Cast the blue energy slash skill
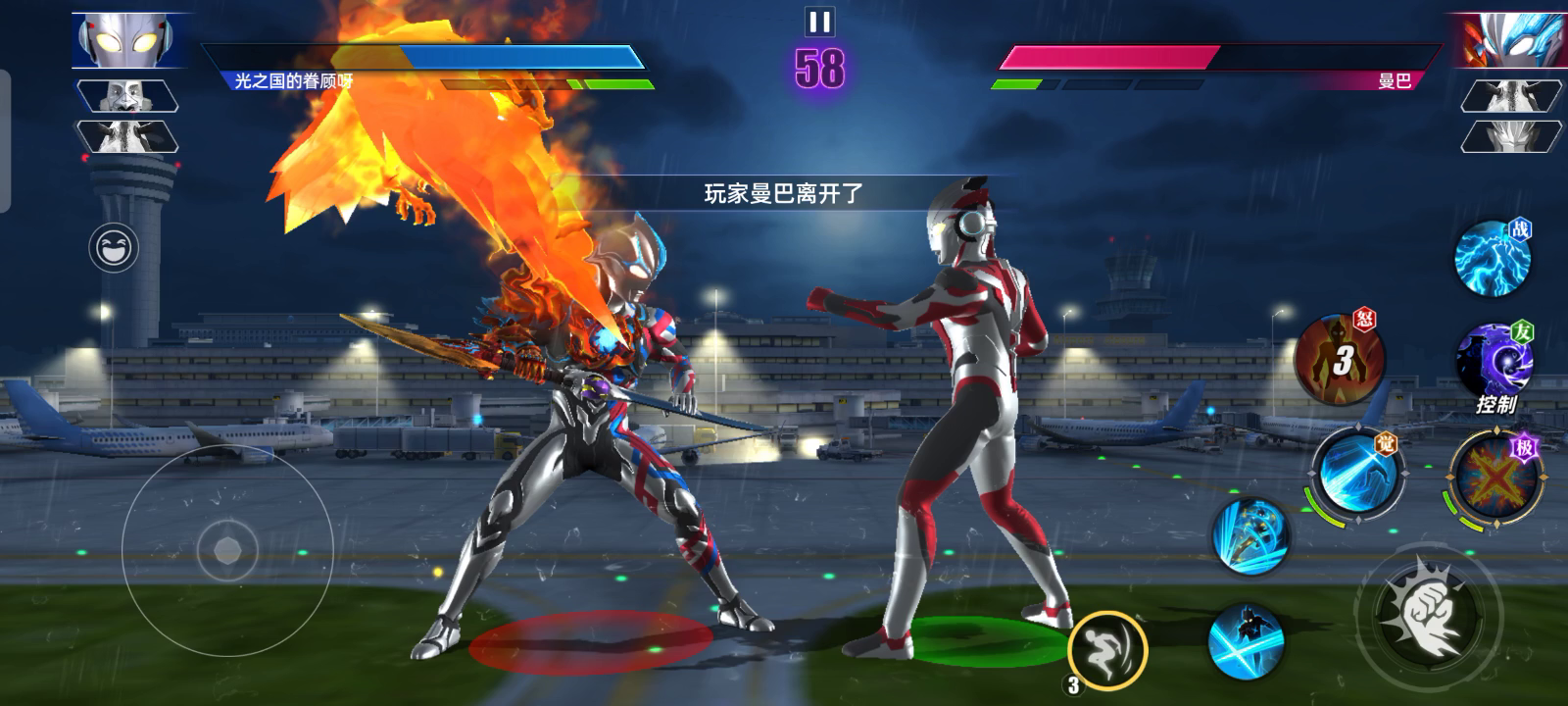Image resolution: width=1568 pixels, height=706 pixels. pos(1250,535)
